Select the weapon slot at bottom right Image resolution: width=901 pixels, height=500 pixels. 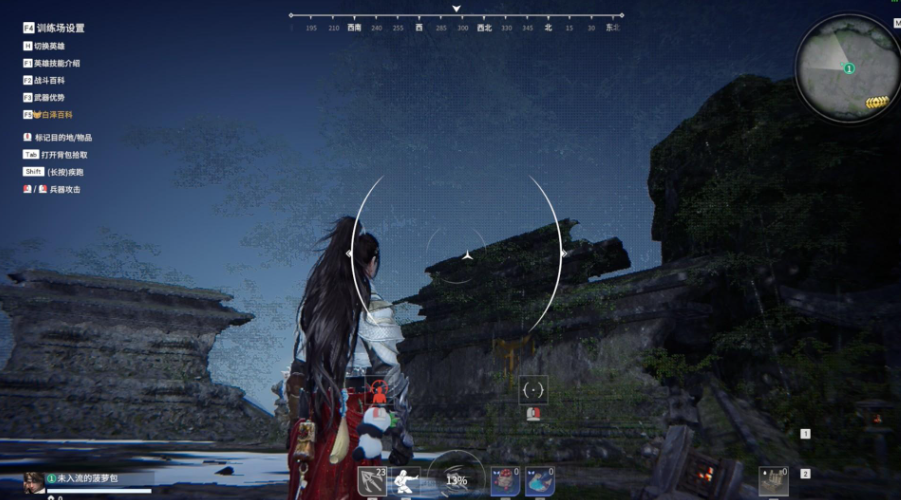coord(772,481)
